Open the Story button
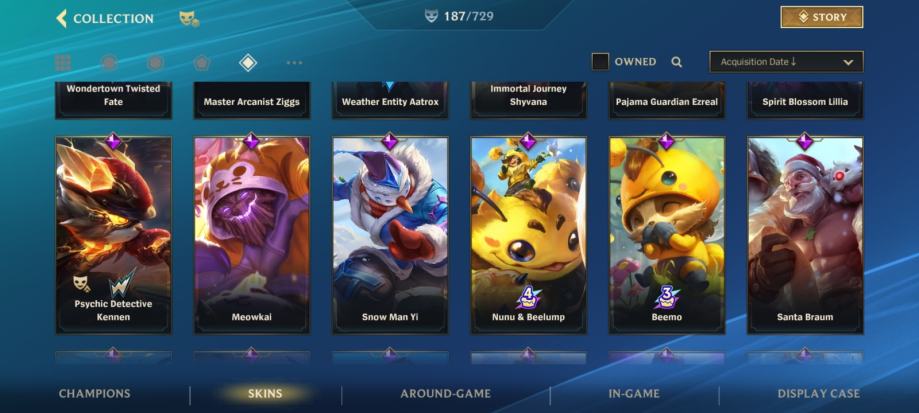919x413 pixels. [821, 17]
